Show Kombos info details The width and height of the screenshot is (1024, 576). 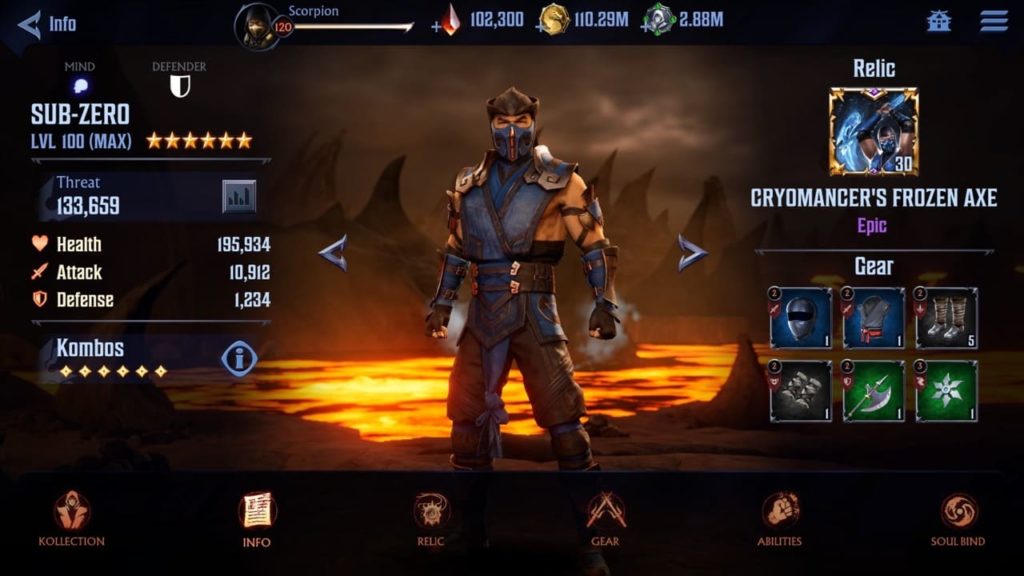tap(239, 357)
